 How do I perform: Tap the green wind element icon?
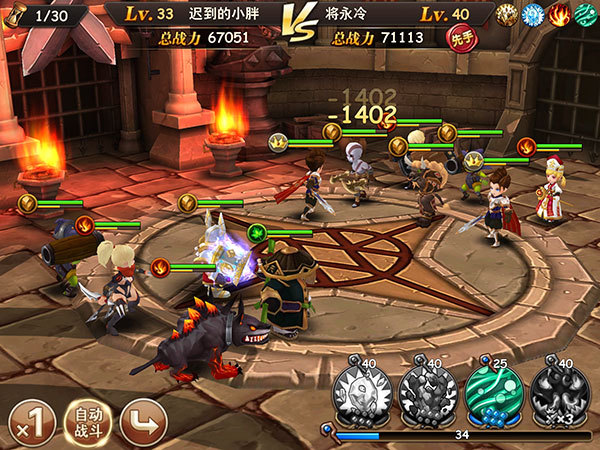(584, 15)
